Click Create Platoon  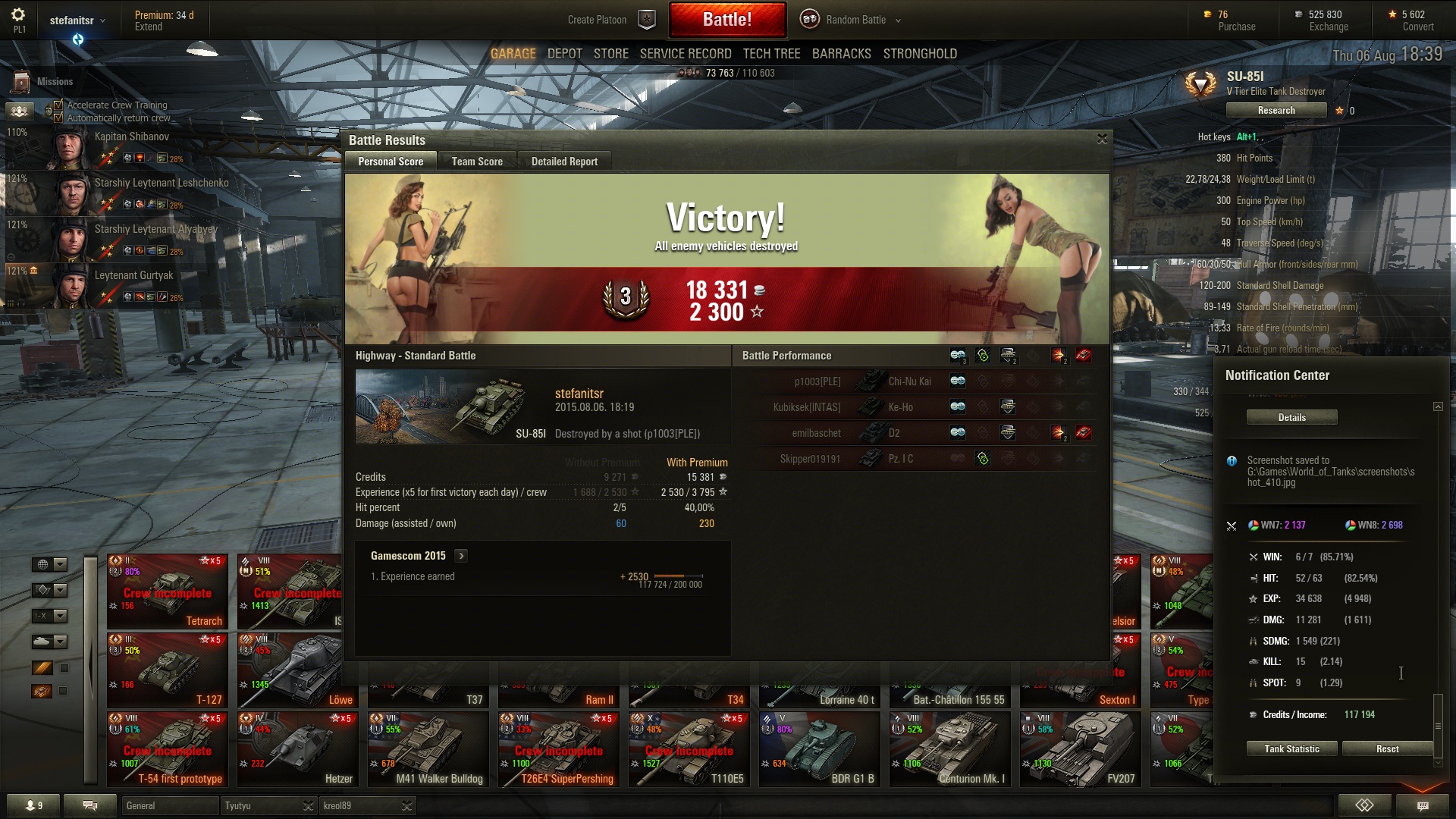(x=597, y=20)
